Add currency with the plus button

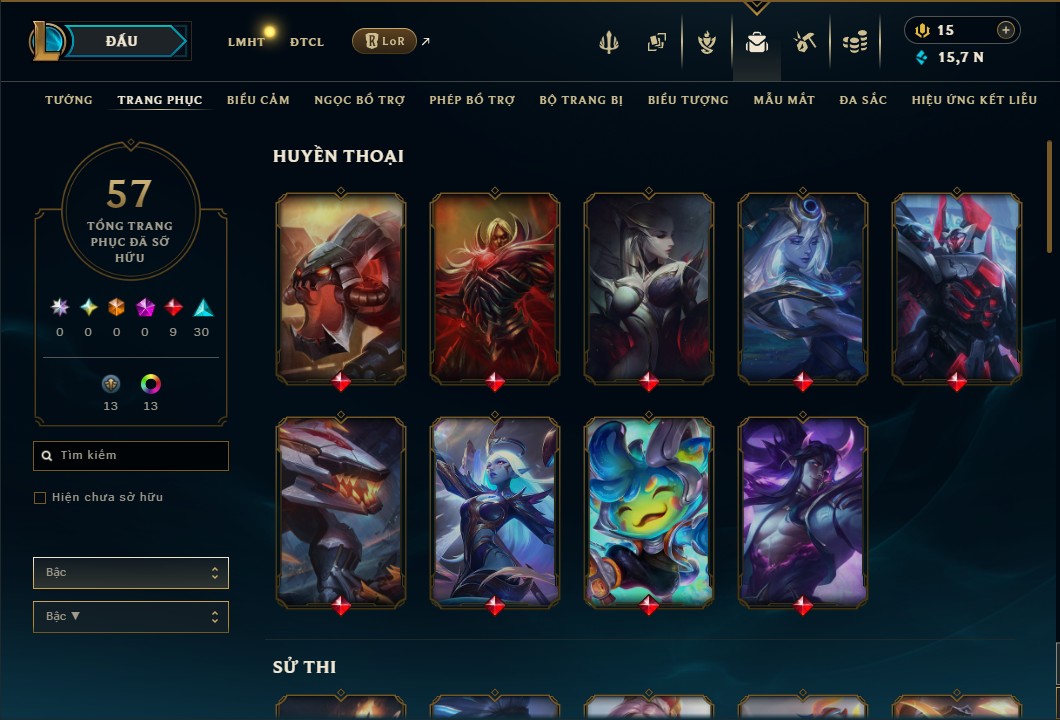tap(1006, 30)
